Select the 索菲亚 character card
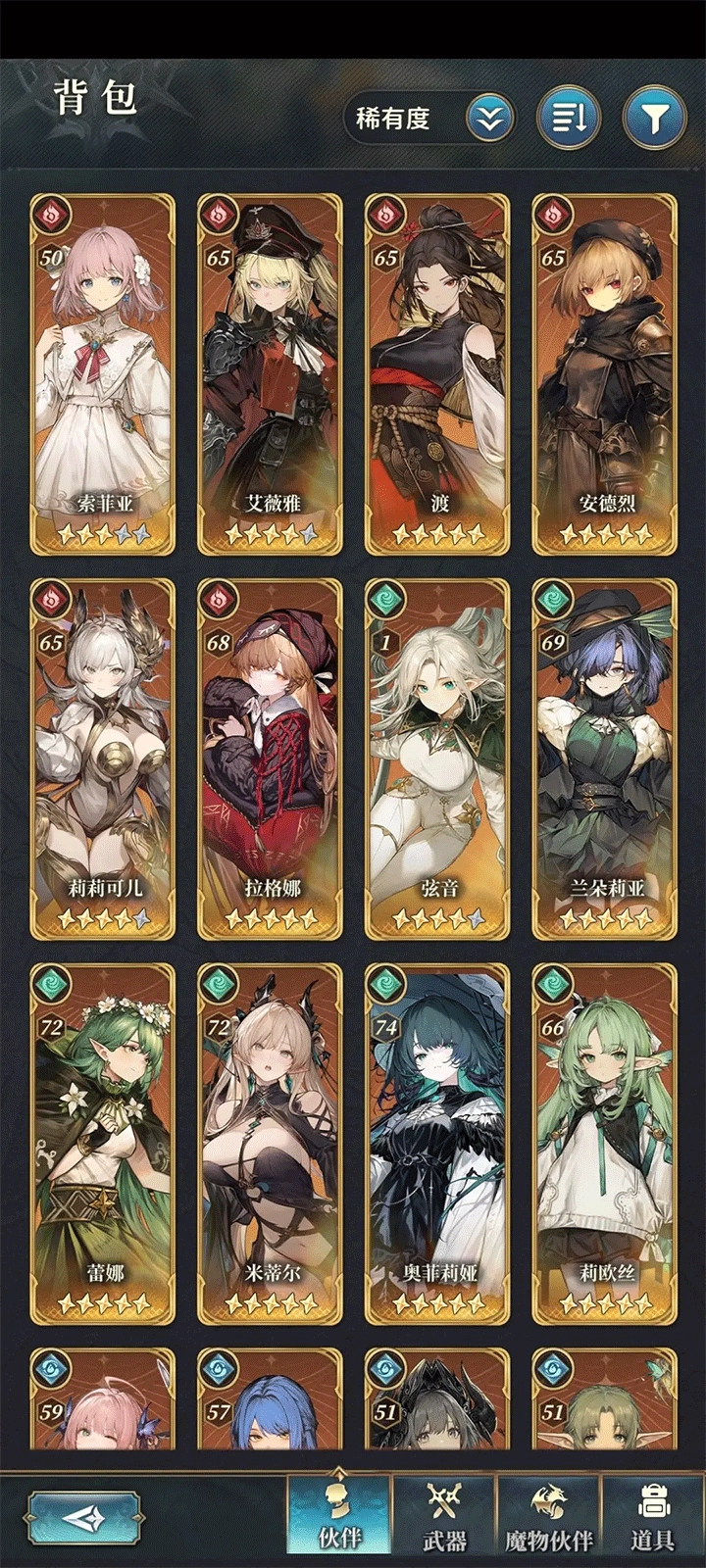Screen dimensions: 706x1568 pos(103,372)
